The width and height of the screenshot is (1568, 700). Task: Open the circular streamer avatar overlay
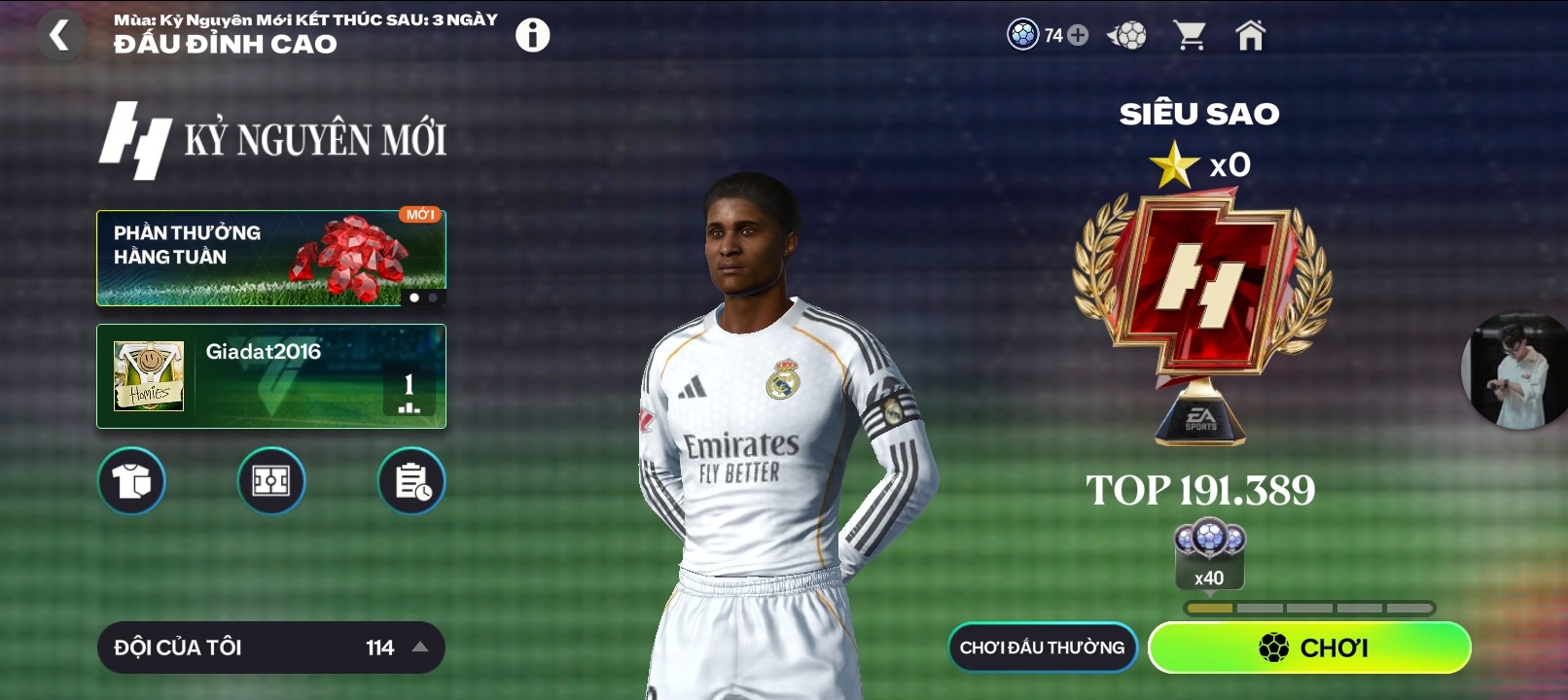pyautogui.click(x=1515, y=371)
